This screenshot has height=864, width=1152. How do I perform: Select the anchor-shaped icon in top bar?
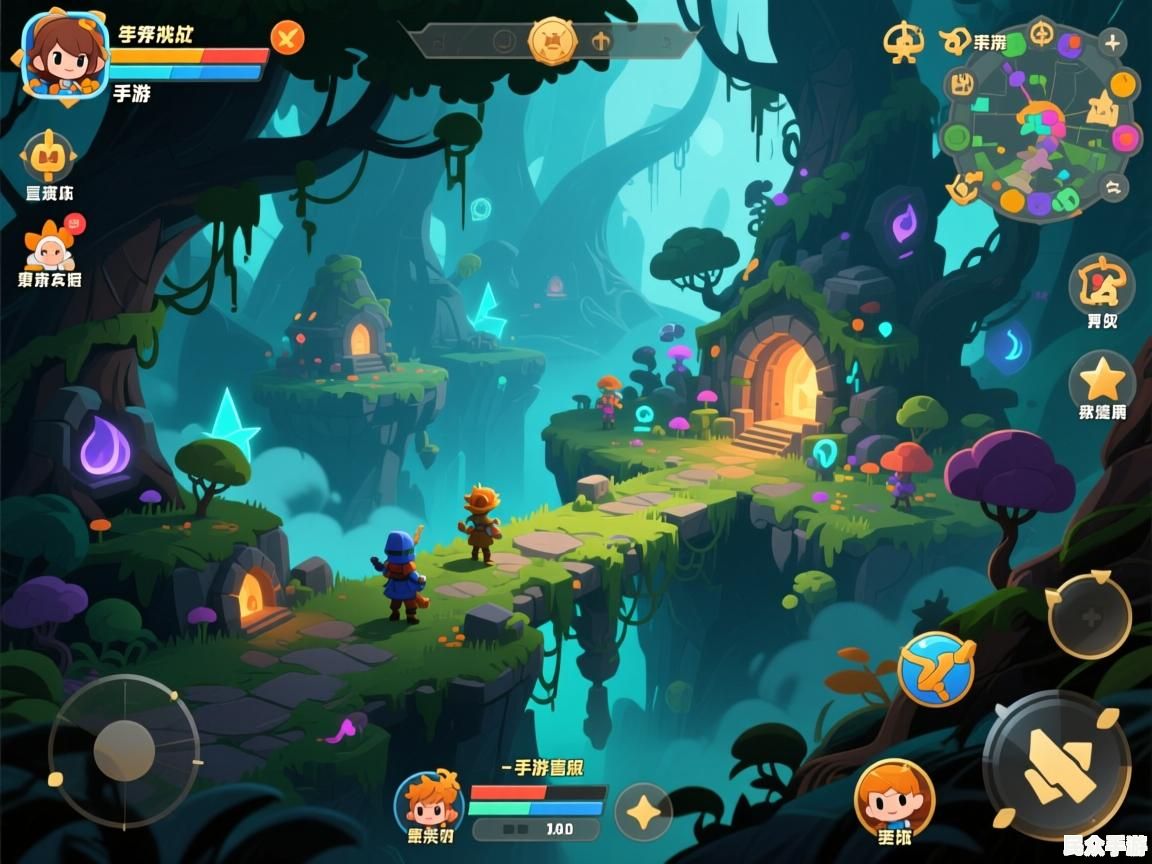pyautogui.click(x=601, y=41)
